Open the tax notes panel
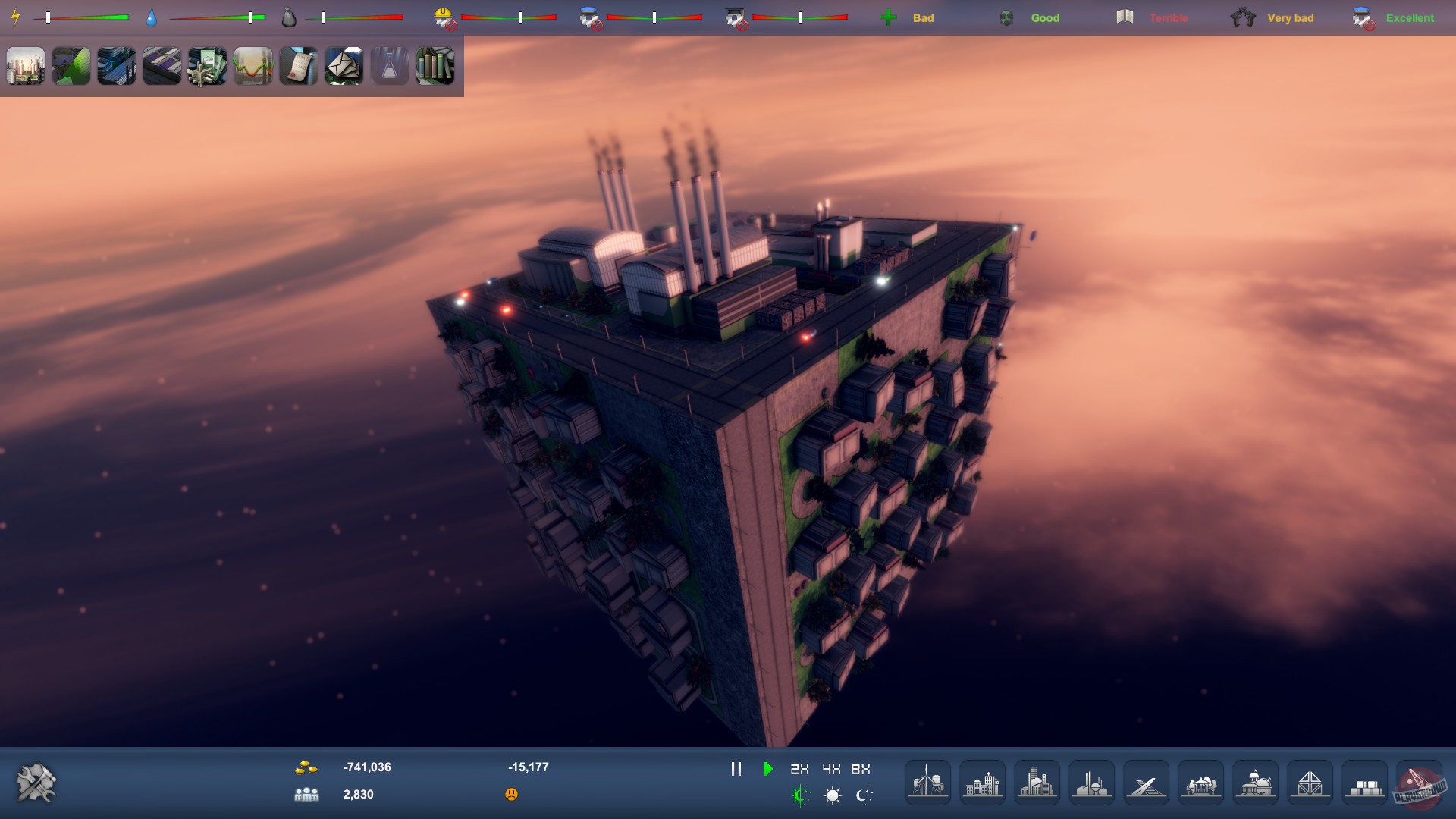 298,67
